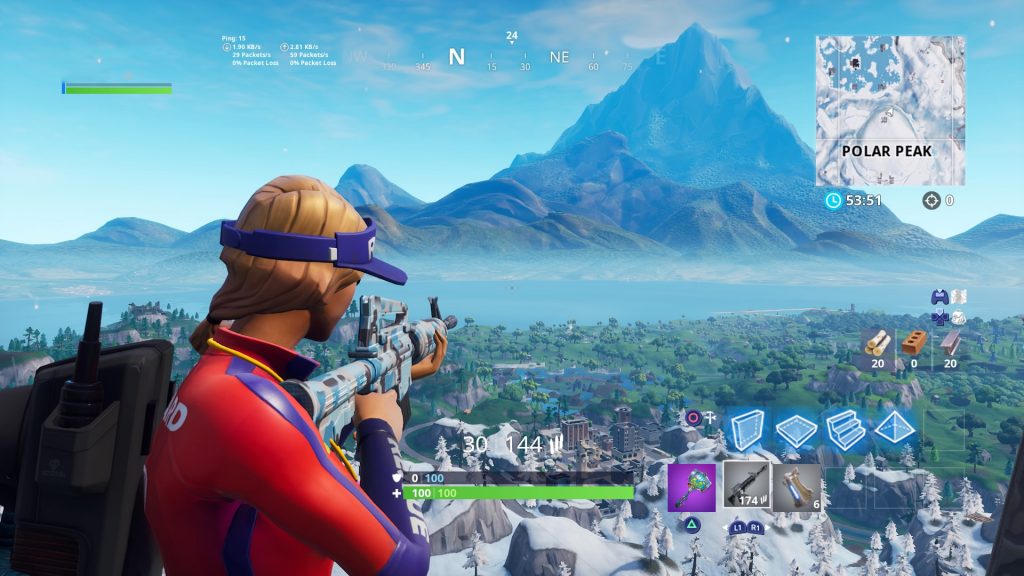Select the stairs building piece

pyautogui.click(x=846, y=430)
